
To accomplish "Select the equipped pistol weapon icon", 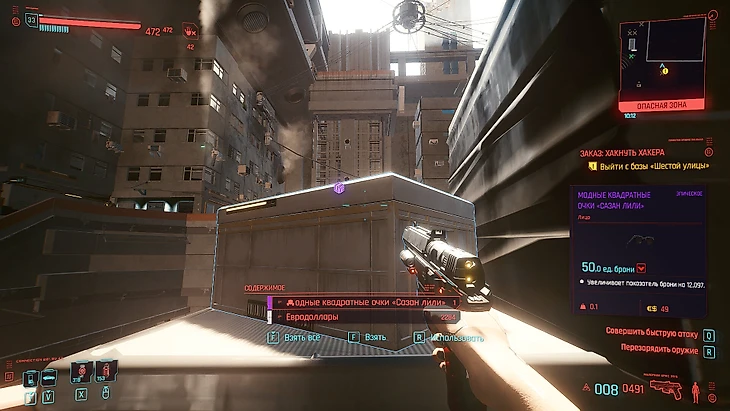I will [x=663, y=388].
